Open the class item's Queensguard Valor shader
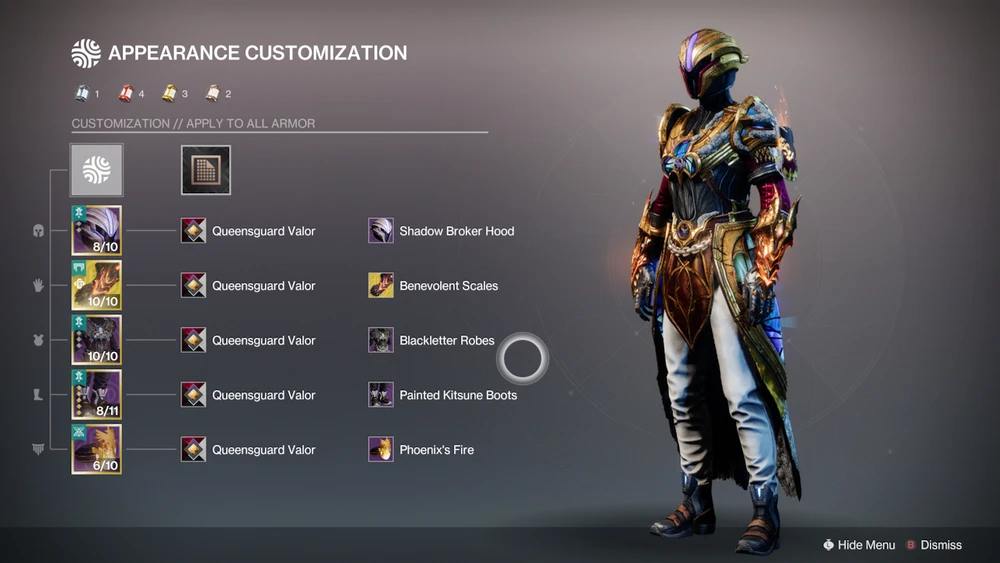This screenshot has width=1000, height=563. (194, 449)
